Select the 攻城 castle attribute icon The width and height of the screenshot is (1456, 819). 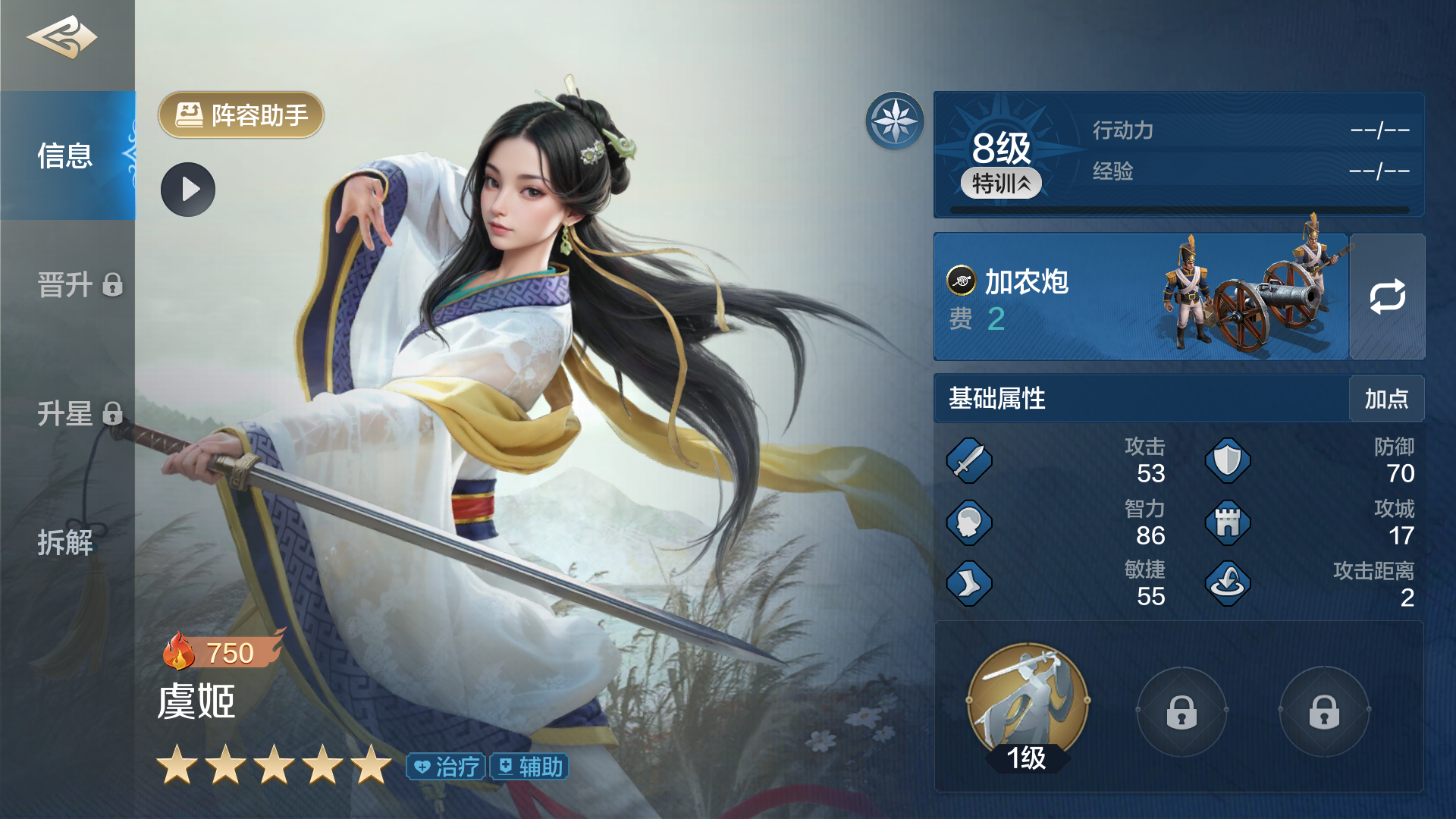click(1228, 523)
